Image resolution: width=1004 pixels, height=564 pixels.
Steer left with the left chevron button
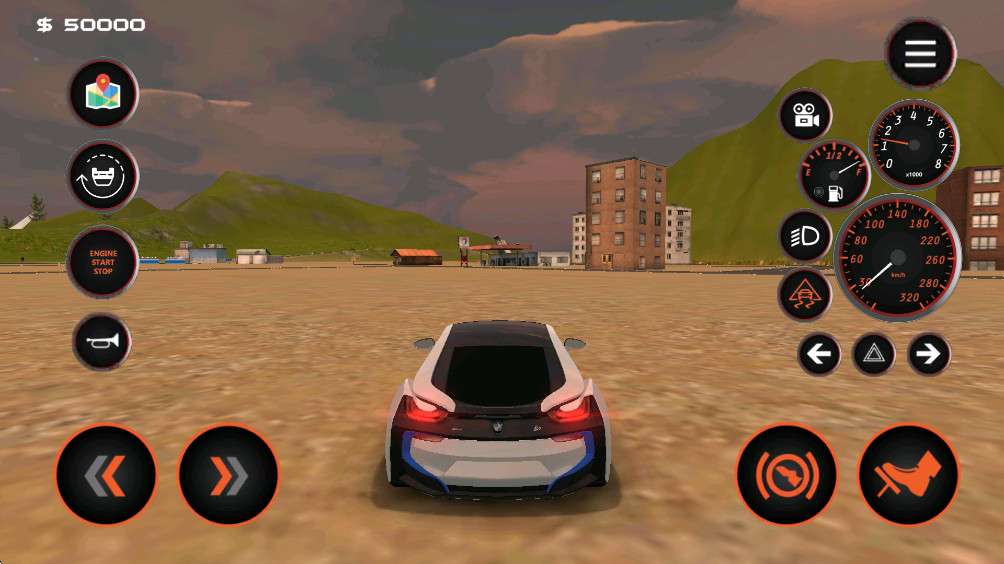(106, 475)
